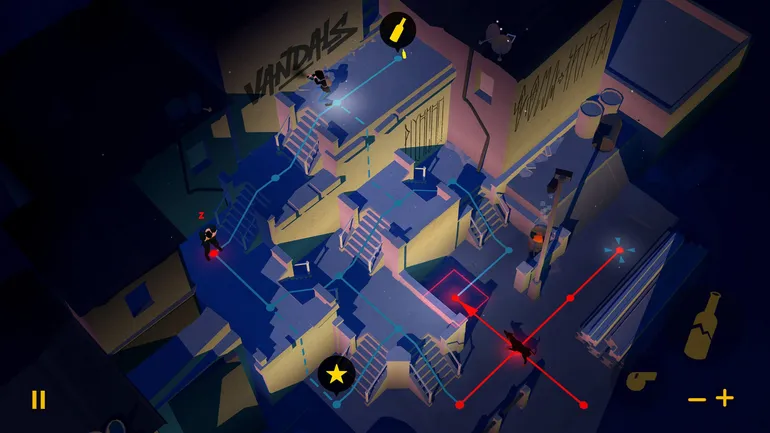Tap the yellow bottle pickup marker
Viewport: 770px width, 433px height.
pos(397,28)
